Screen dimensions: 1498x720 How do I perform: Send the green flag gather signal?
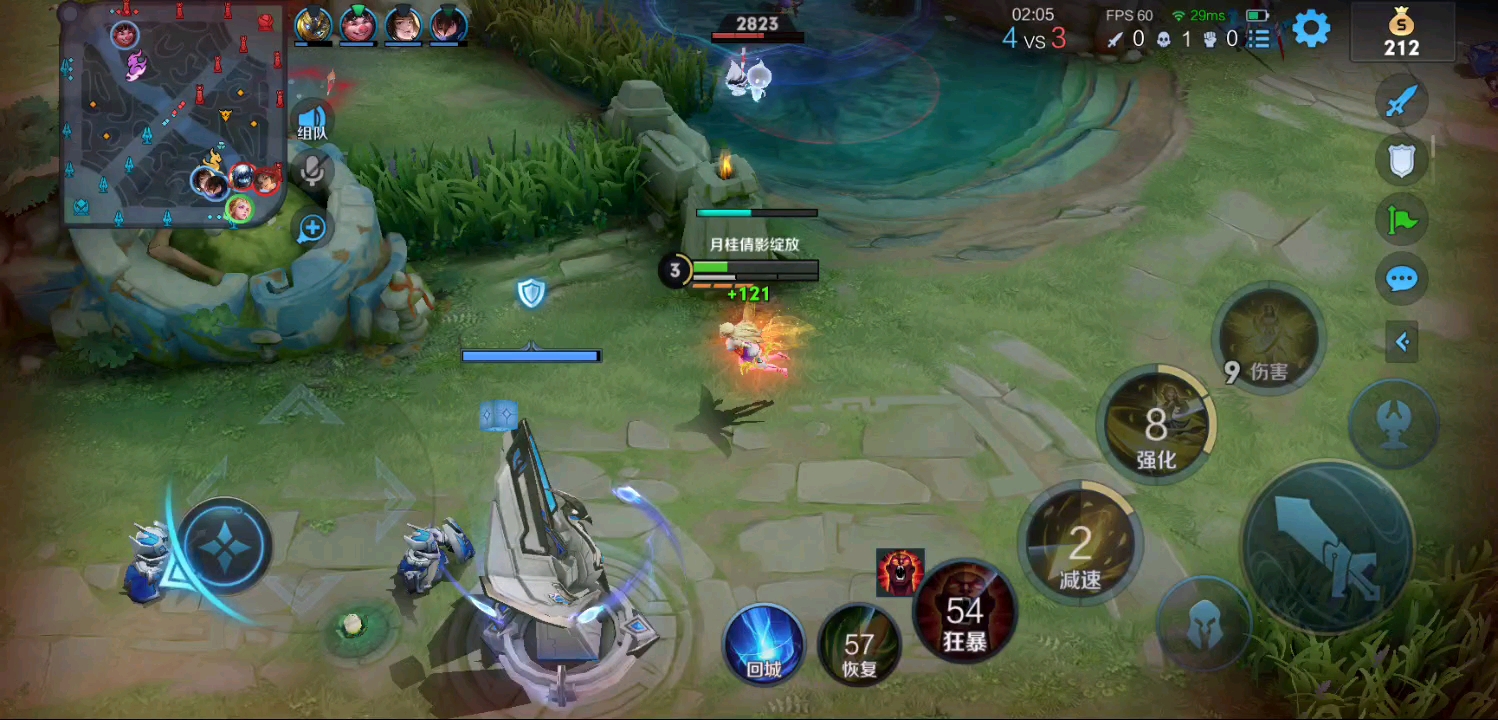coord(1401,219)
